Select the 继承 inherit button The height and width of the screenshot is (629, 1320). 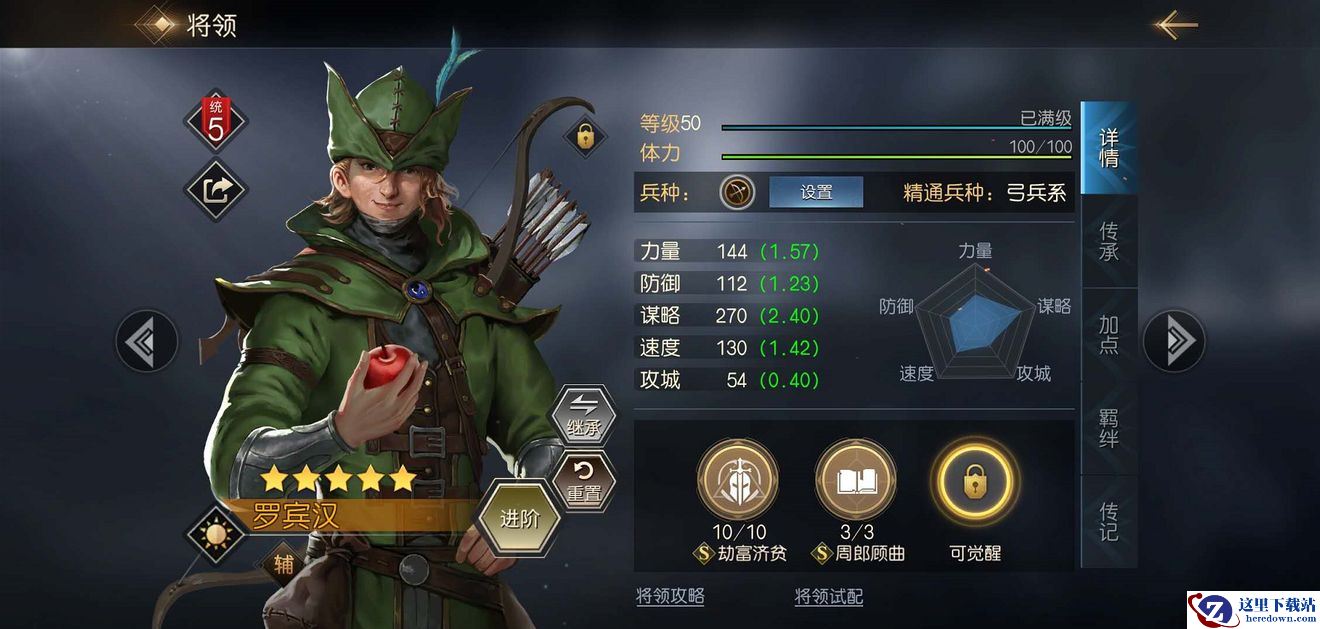coord(583,414)
